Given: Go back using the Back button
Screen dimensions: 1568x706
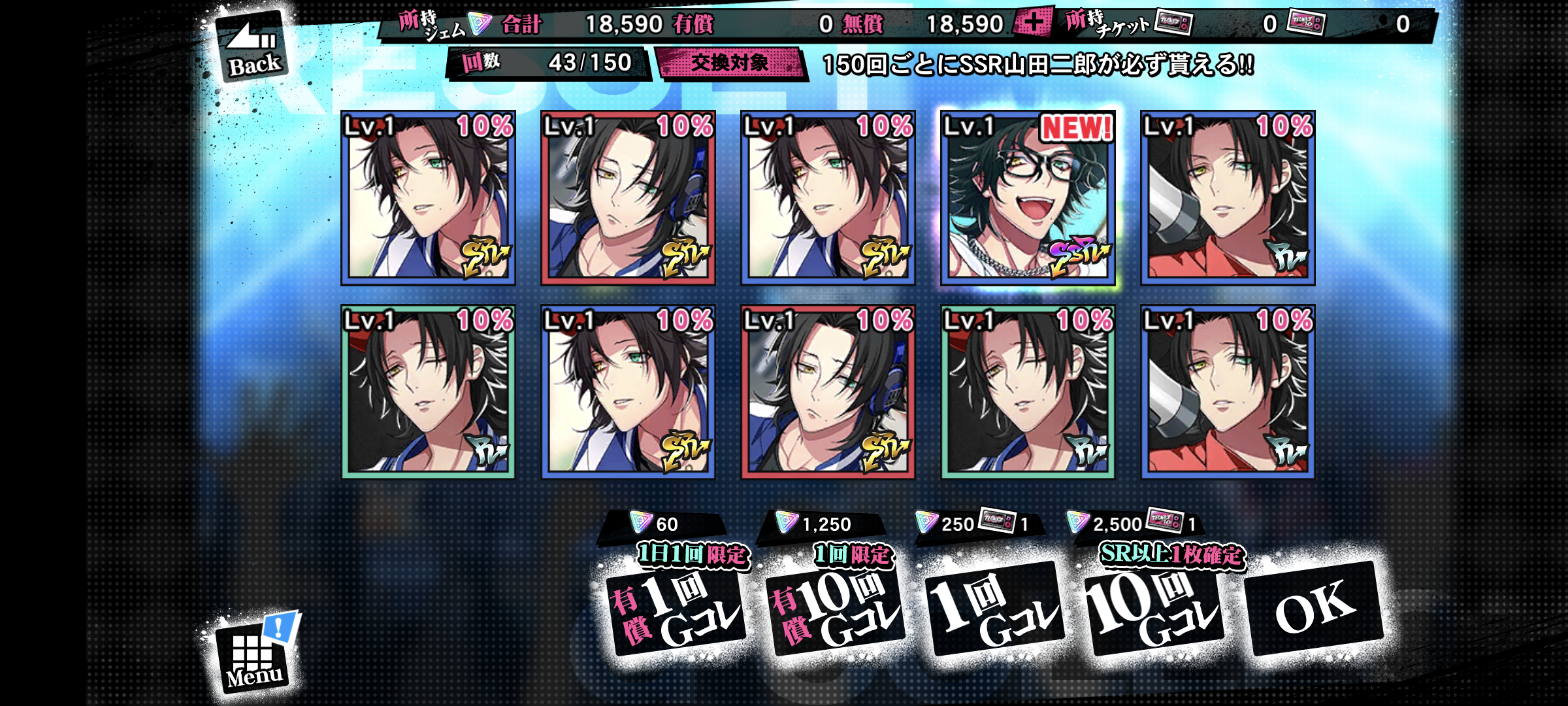Looking at the screenshot, I should pos(252,48).
